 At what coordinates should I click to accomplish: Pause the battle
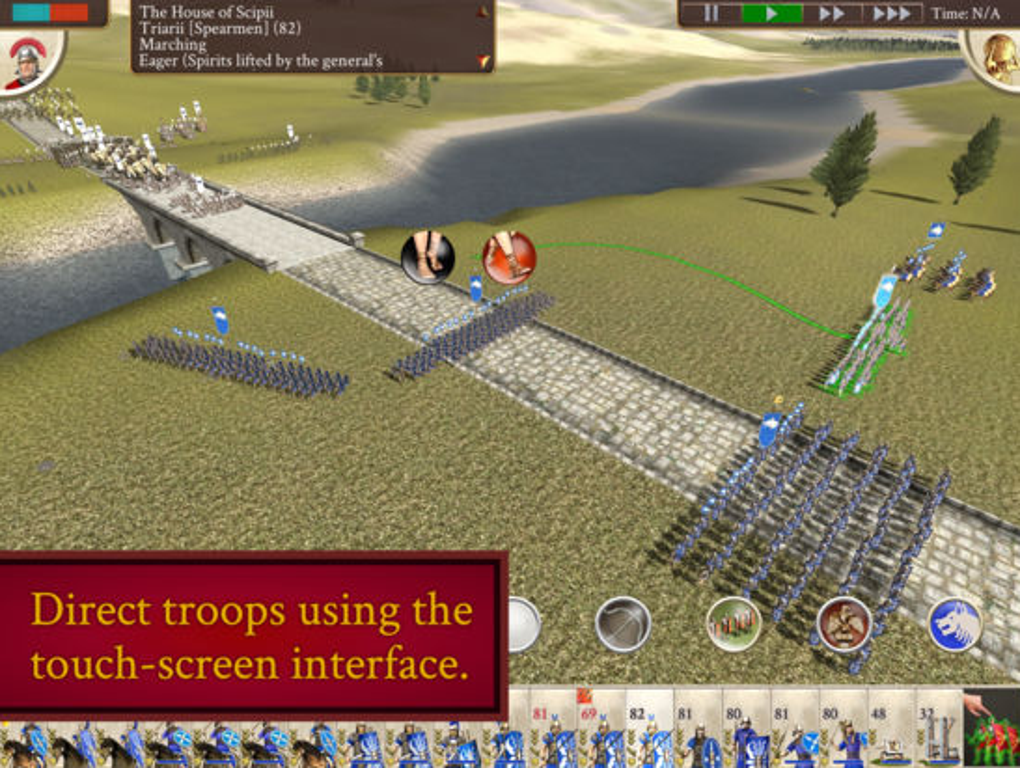click(711, 14)
